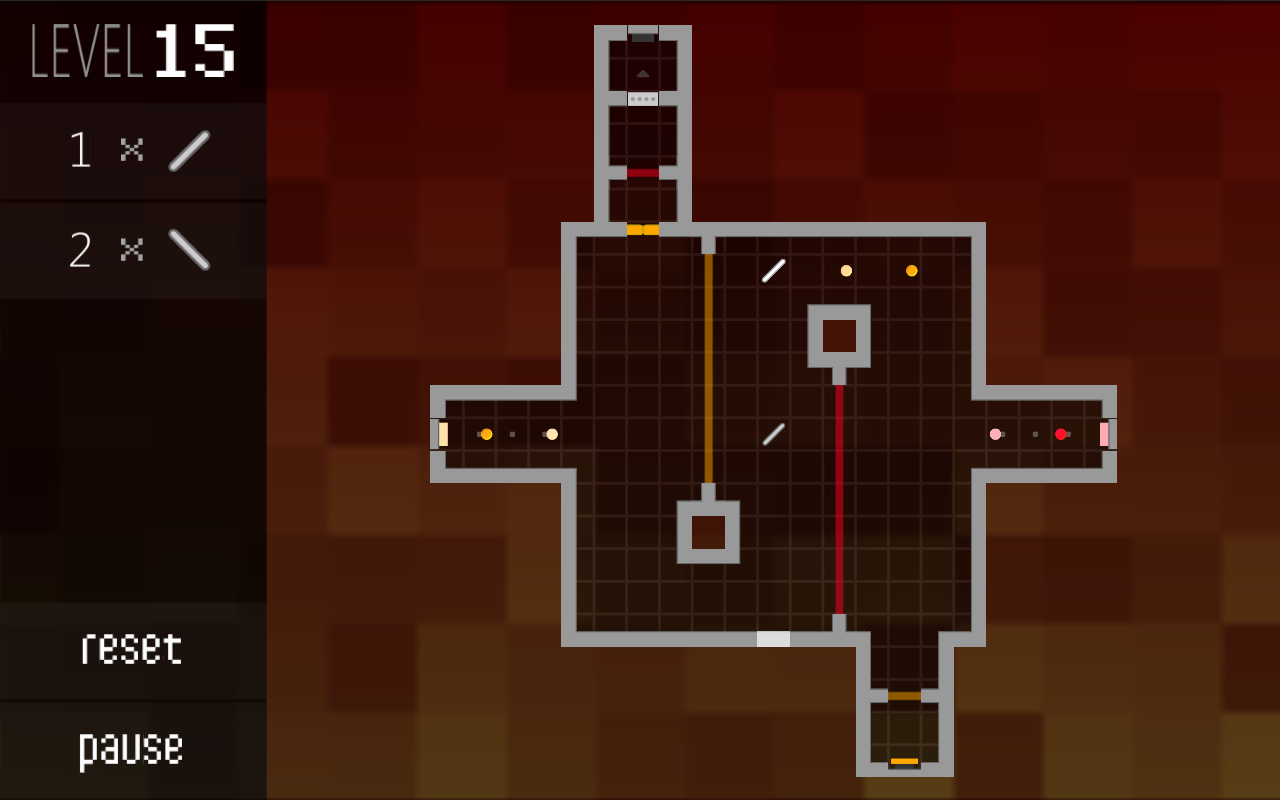Select the cream-colored ball in the left corridor
This screenshot has height=800, width=1280.
tap(550, 434)
